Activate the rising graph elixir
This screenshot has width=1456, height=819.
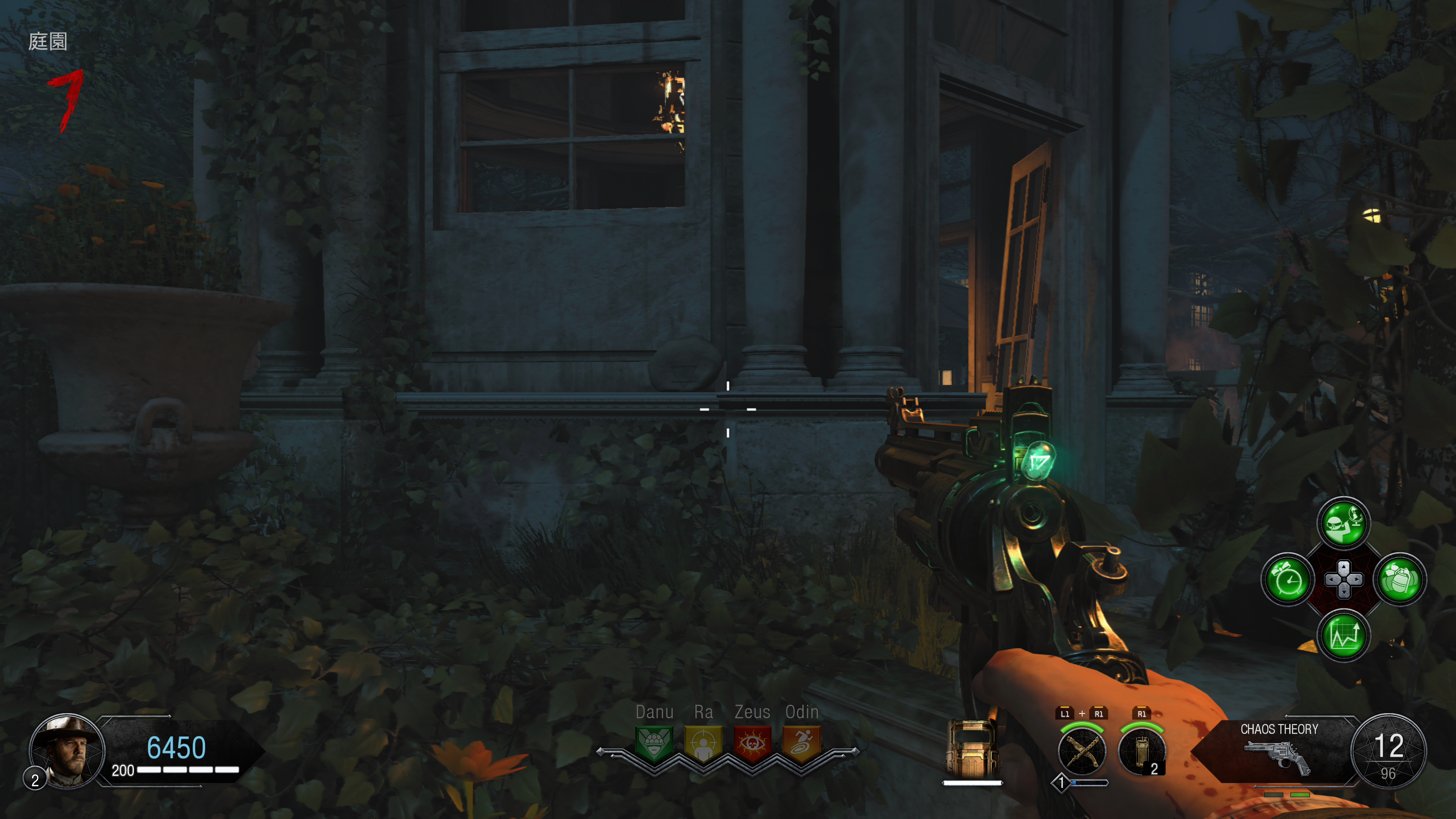(1343, 635)
